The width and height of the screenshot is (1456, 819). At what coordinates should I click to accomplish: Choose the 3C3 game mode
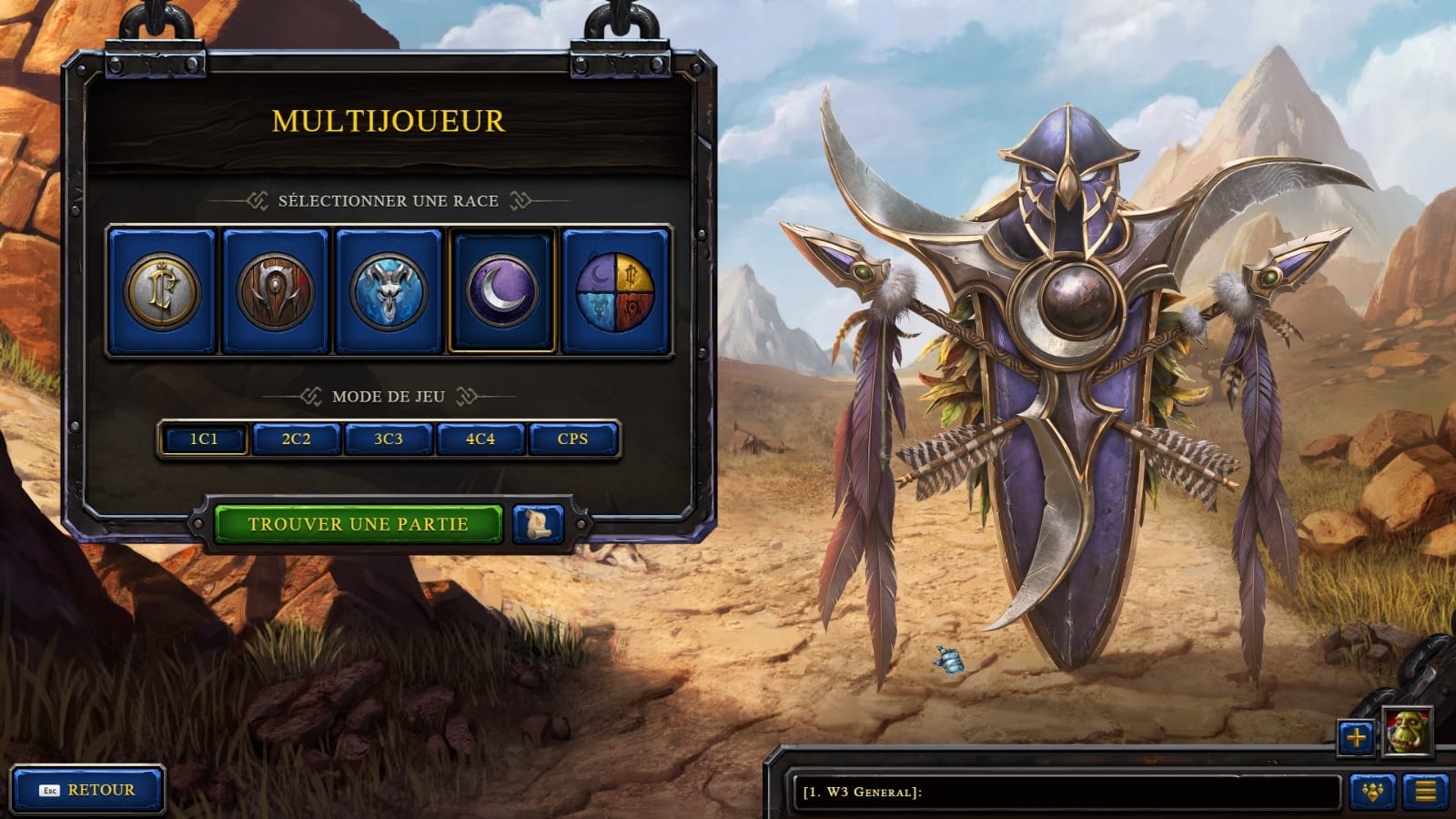pyautogui.click(x=388, y=439)
